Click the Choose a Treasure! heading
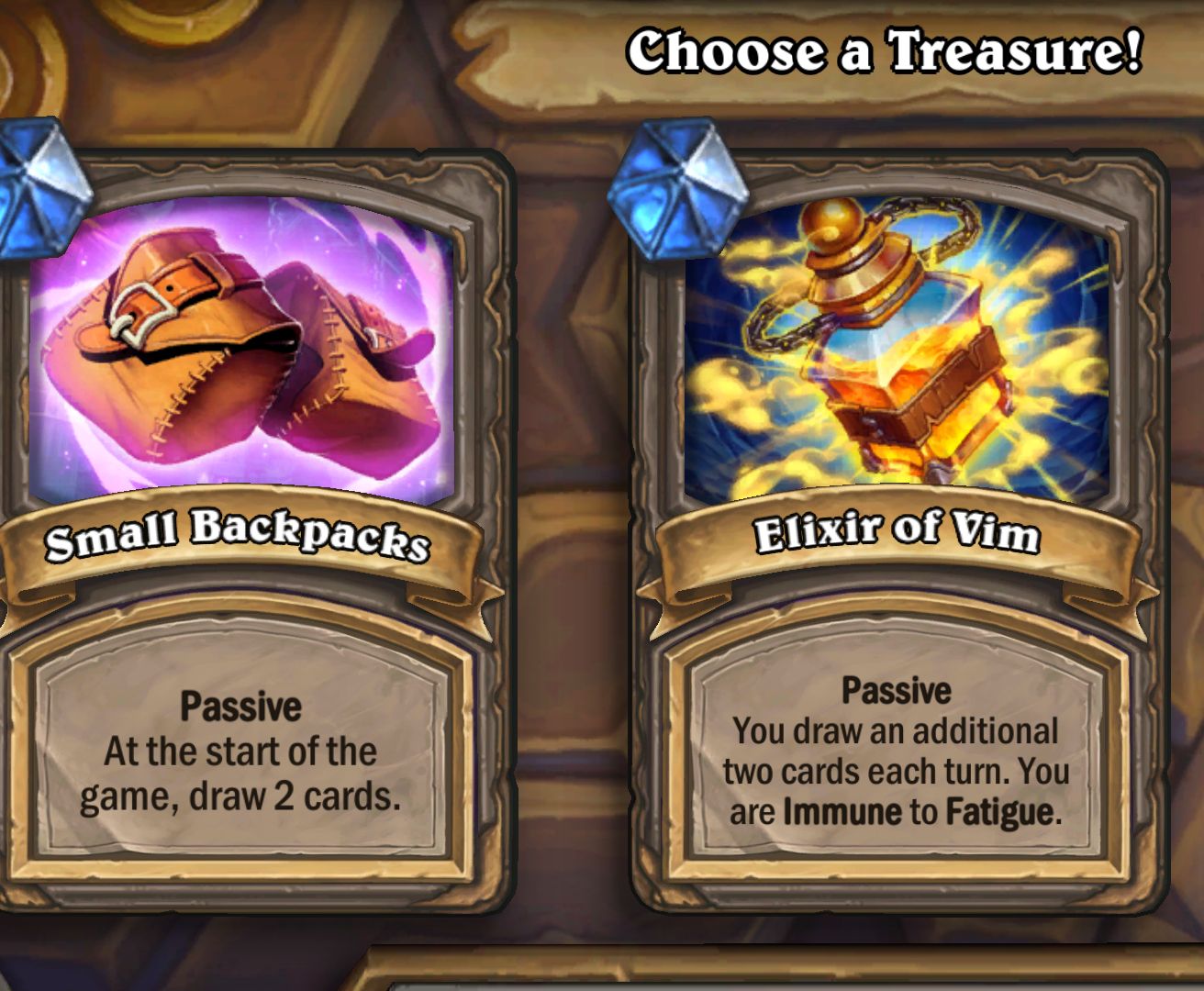 pyautogui.click(x=884, y=53)
